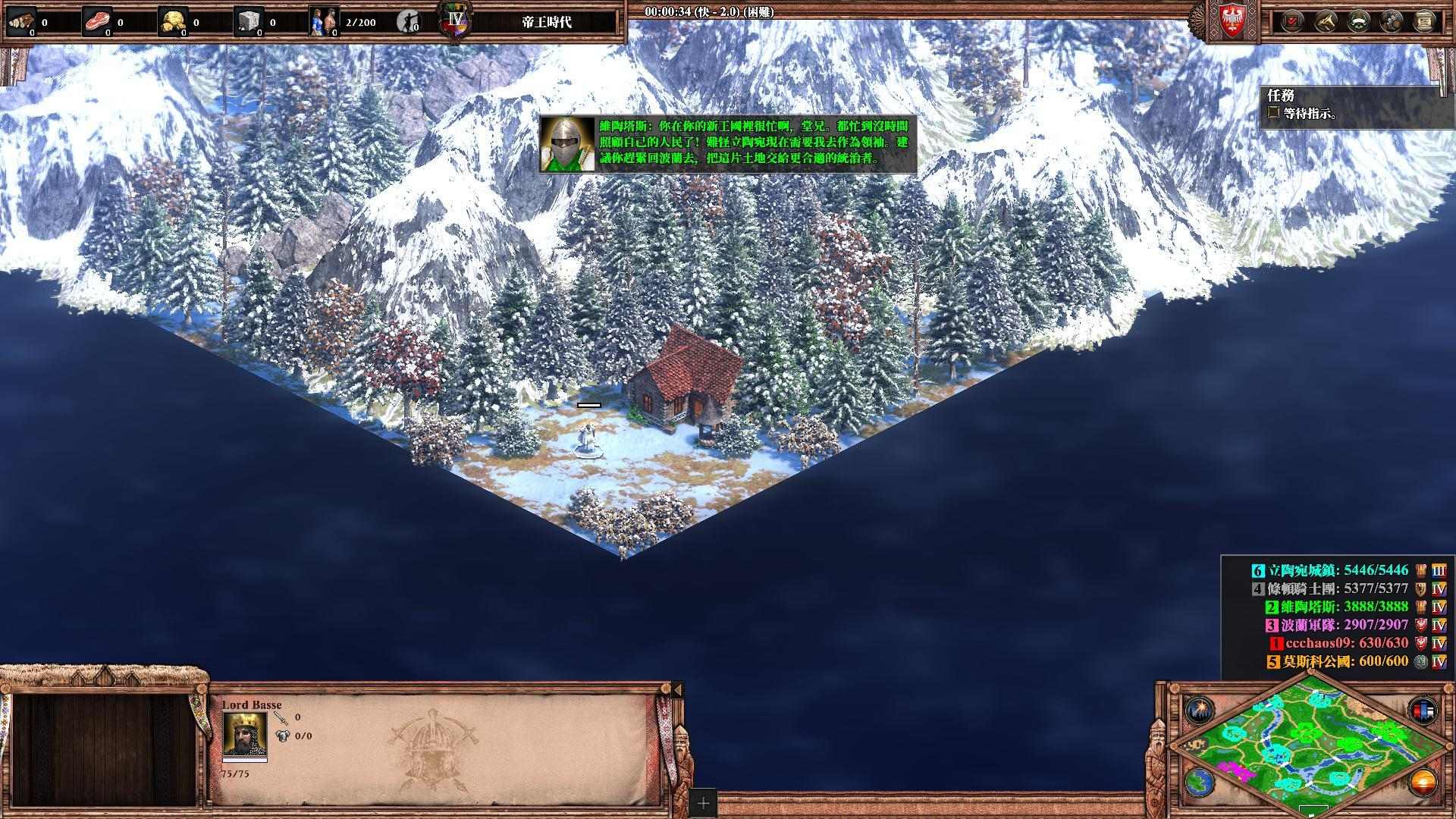Open the tech tree button
Screen dimensions: 1456x819
click(x=1326, y=21)
